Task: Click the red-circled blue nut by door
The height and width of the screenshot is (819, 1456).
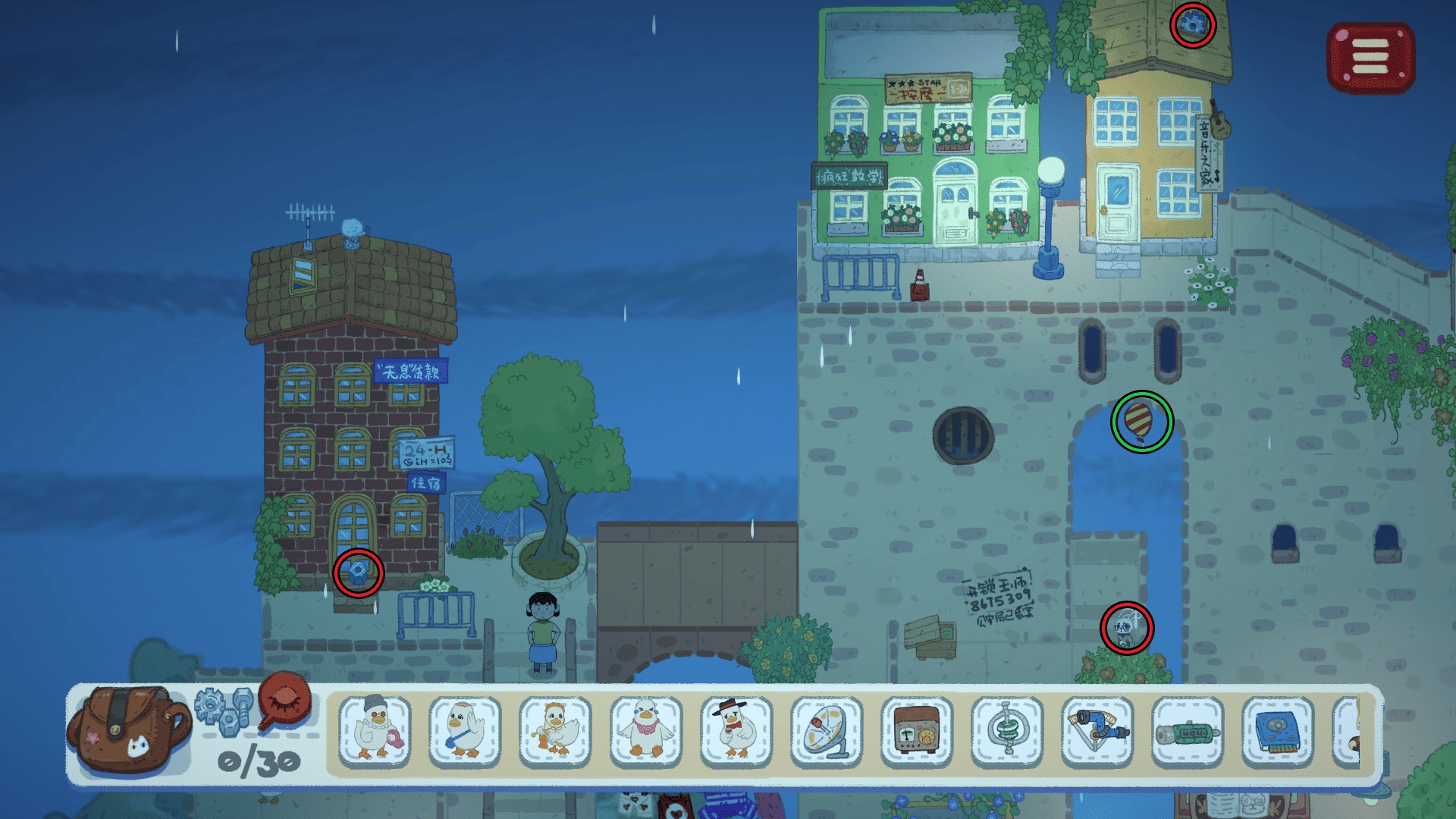Action: coord(358,573)
